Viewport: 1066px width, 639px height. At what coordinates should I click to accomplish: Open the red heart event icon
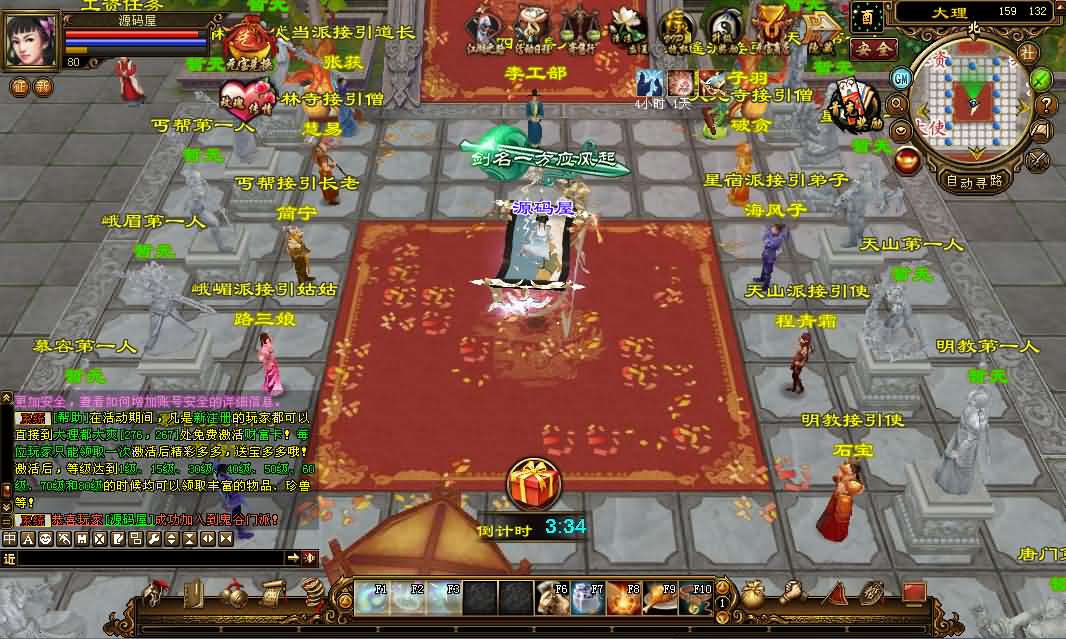239,100
